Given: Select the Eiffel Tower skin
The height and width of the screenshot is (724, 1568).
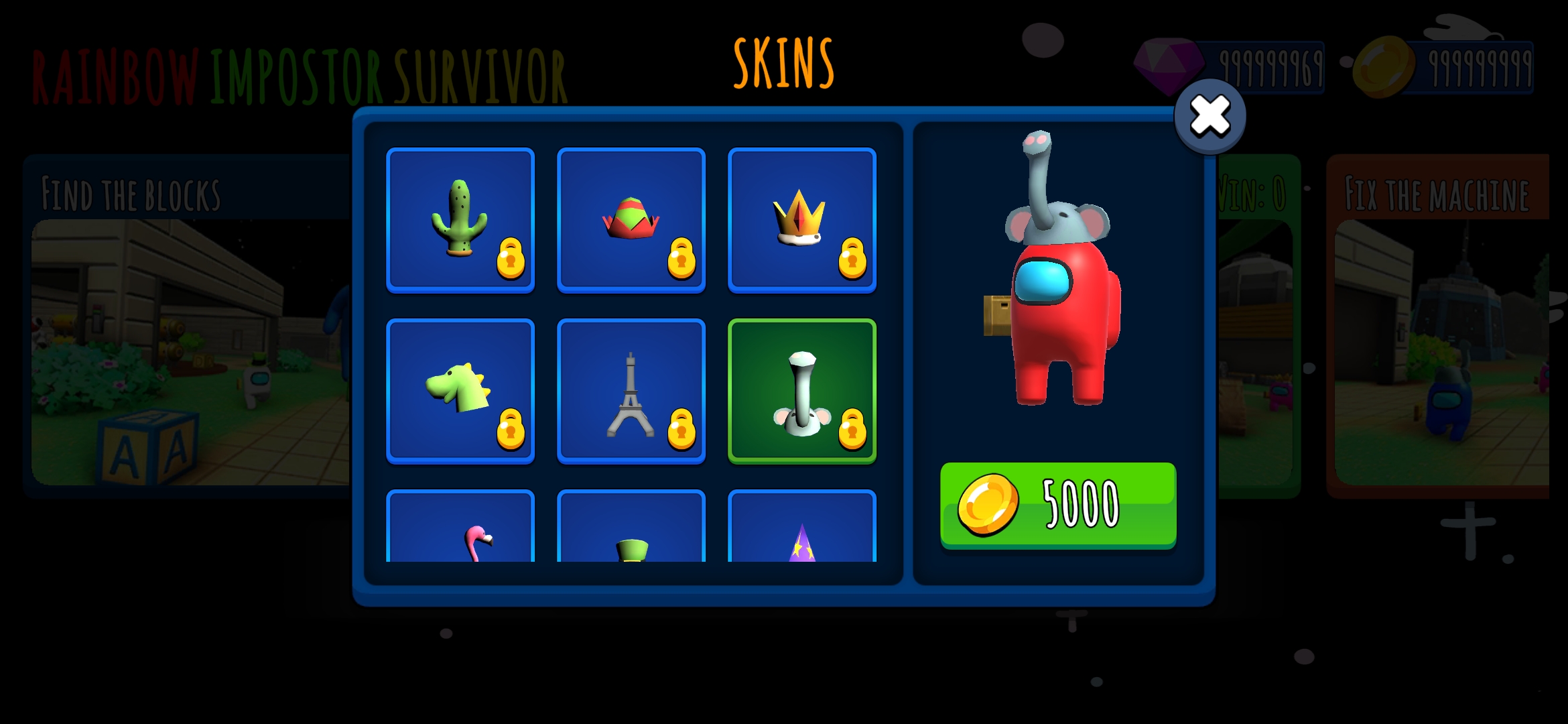Looking at the screenshot, I should point(631,391).
